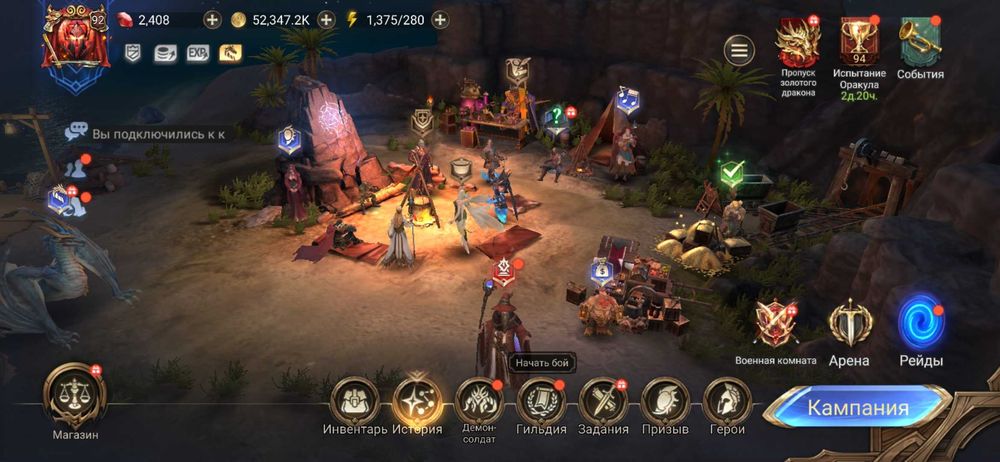Open the История story menu
1000x462 pixels.
pyautogui.click(x=417, y=402)
